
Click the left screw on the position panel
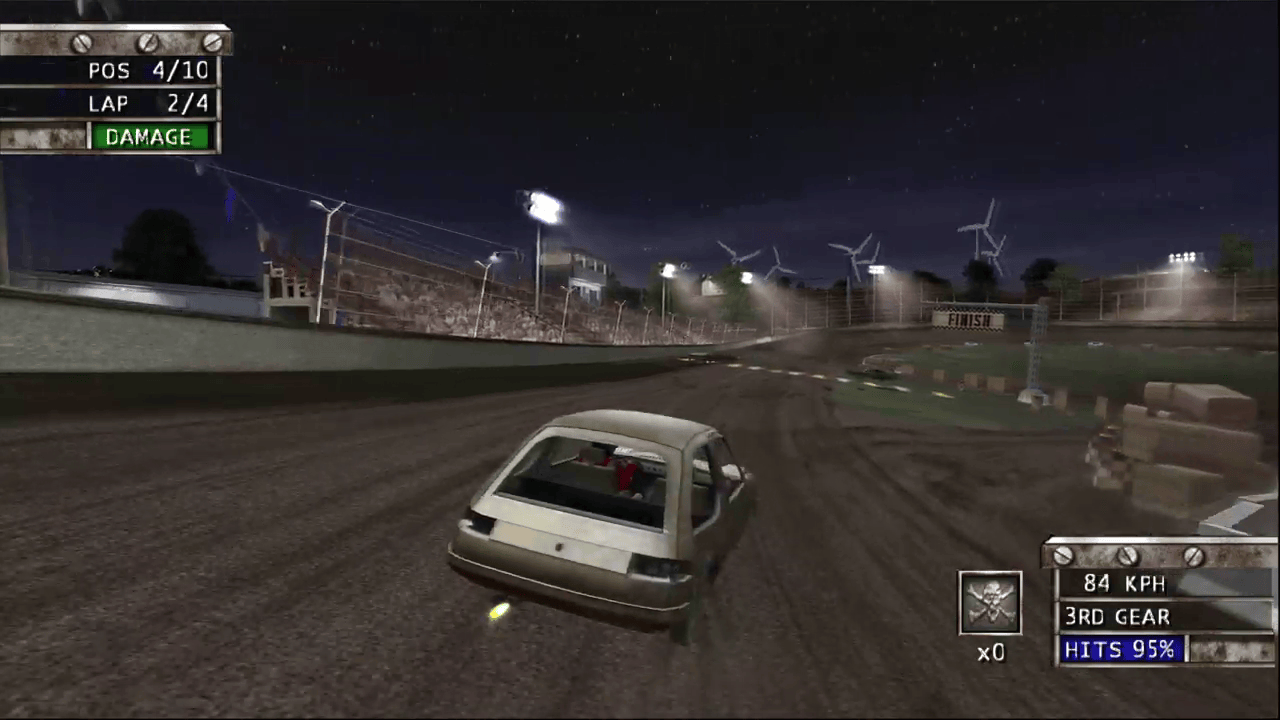[x=80, y=42]
